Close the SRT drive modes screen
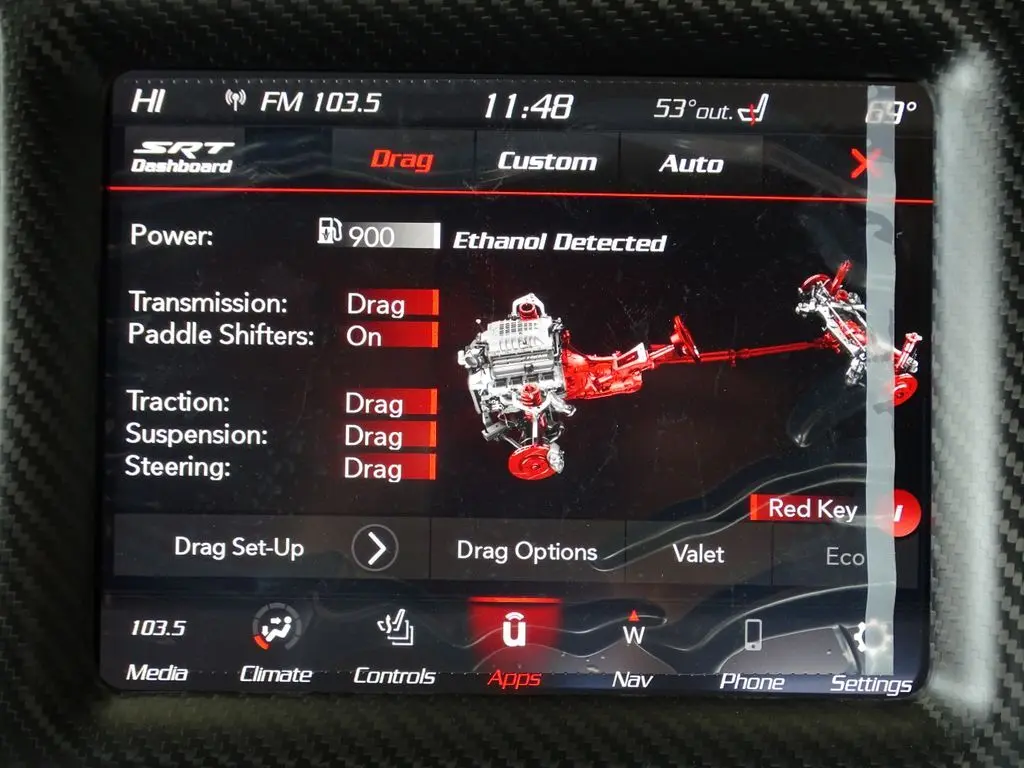 point(861,163)
